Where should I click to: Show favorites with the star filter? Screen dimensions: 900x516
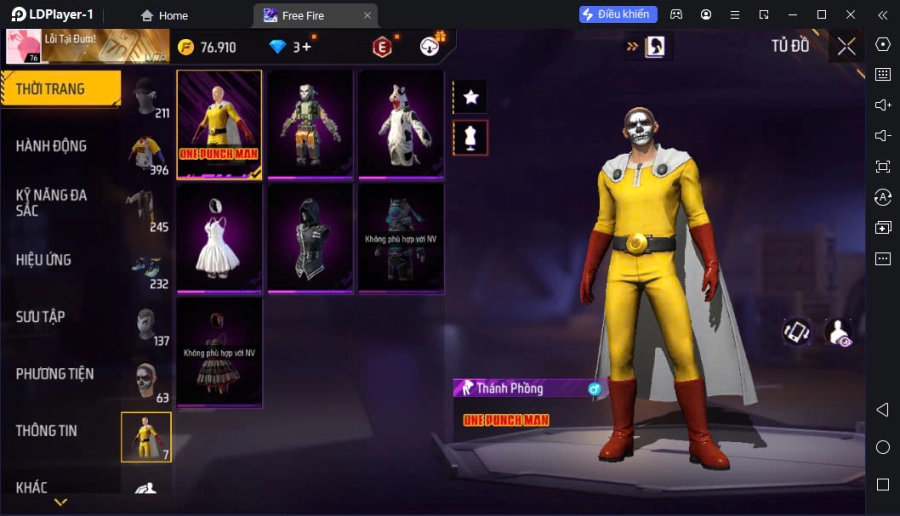pyautogui.click(x=470, y=97)
